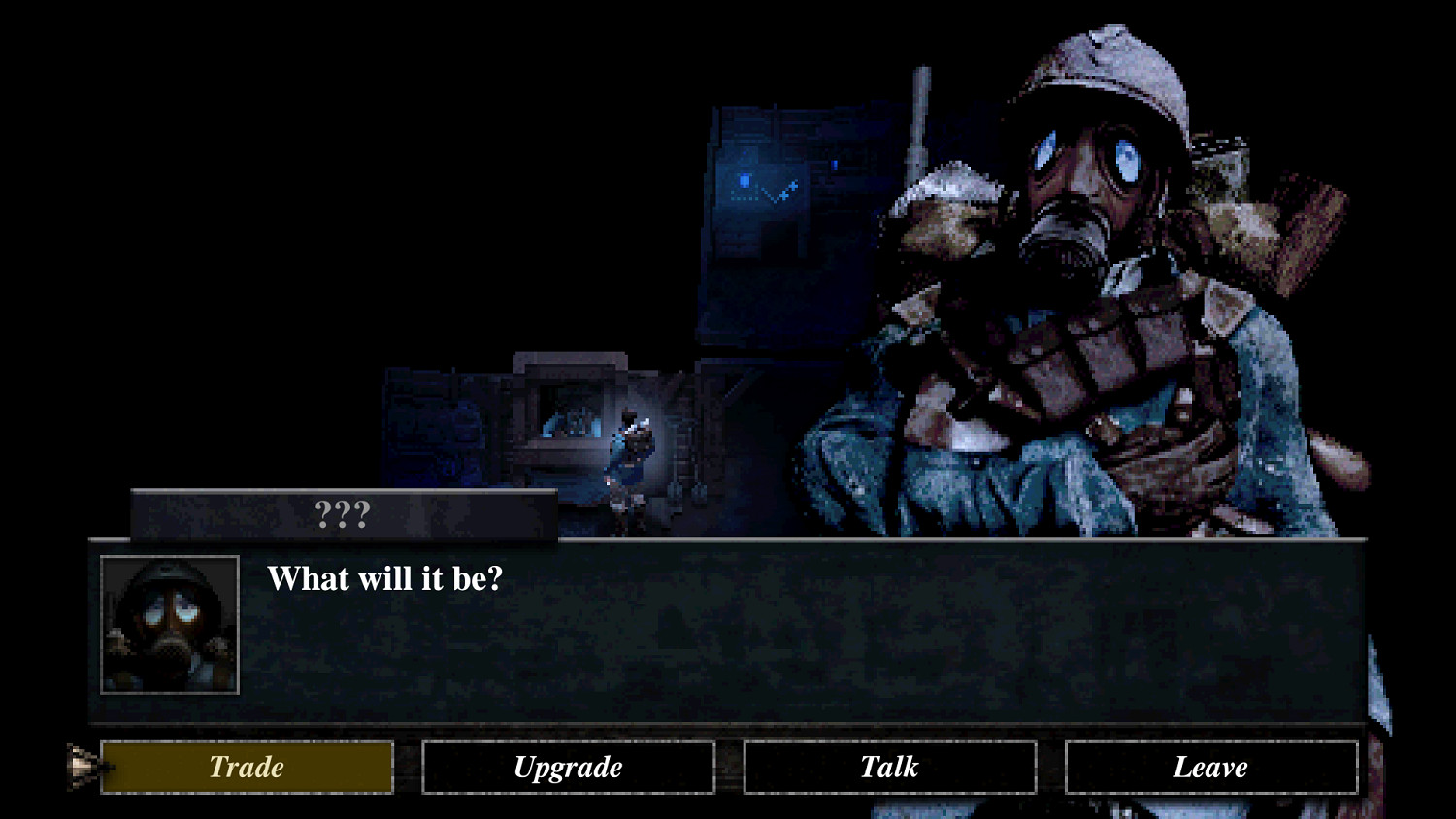Screen dimensions: 1456x819
Task: Click the dialogue text 'What will it be?'
Action: 388,578
